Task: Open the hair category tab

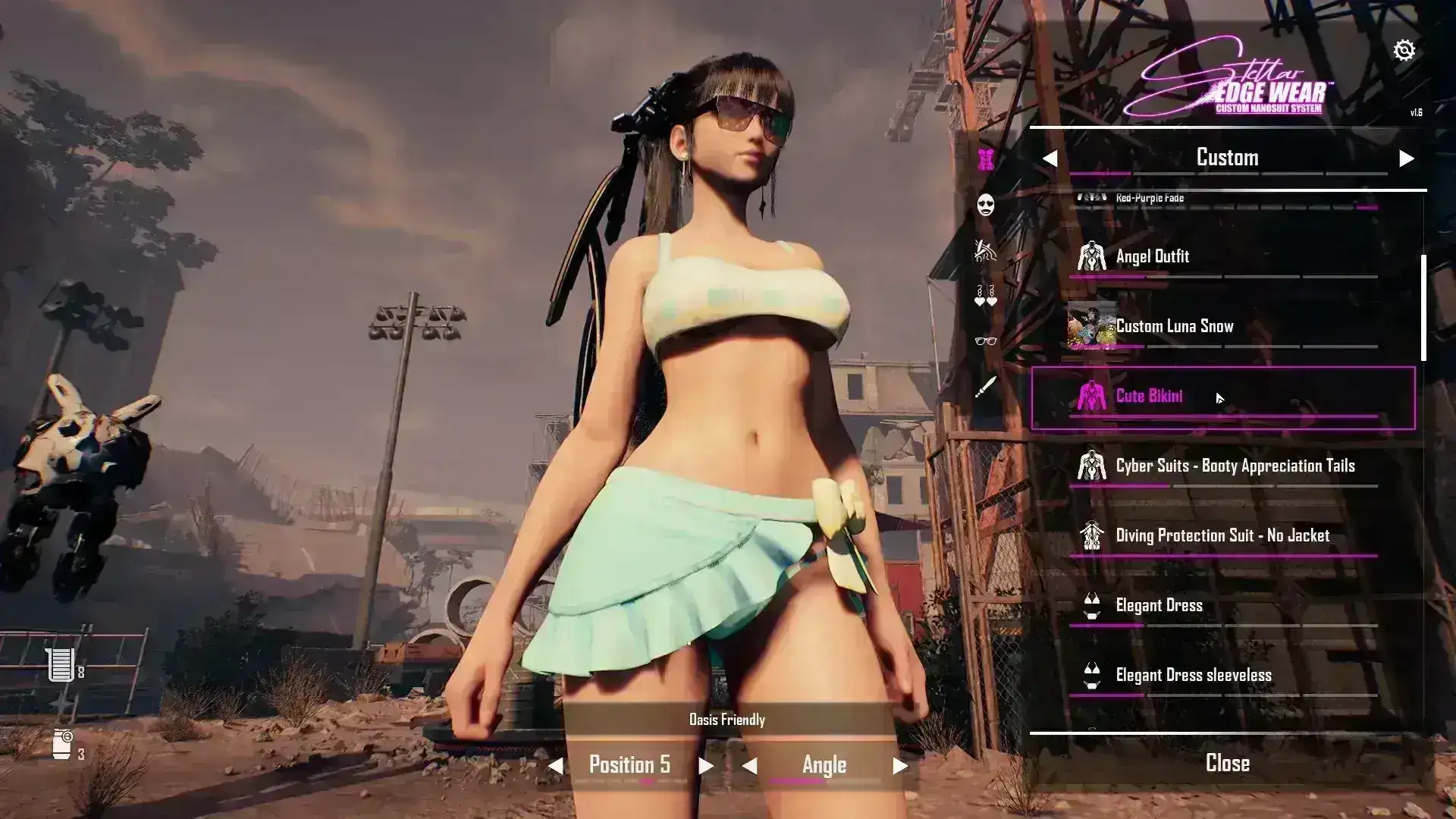Action: [x=986, y=250]
